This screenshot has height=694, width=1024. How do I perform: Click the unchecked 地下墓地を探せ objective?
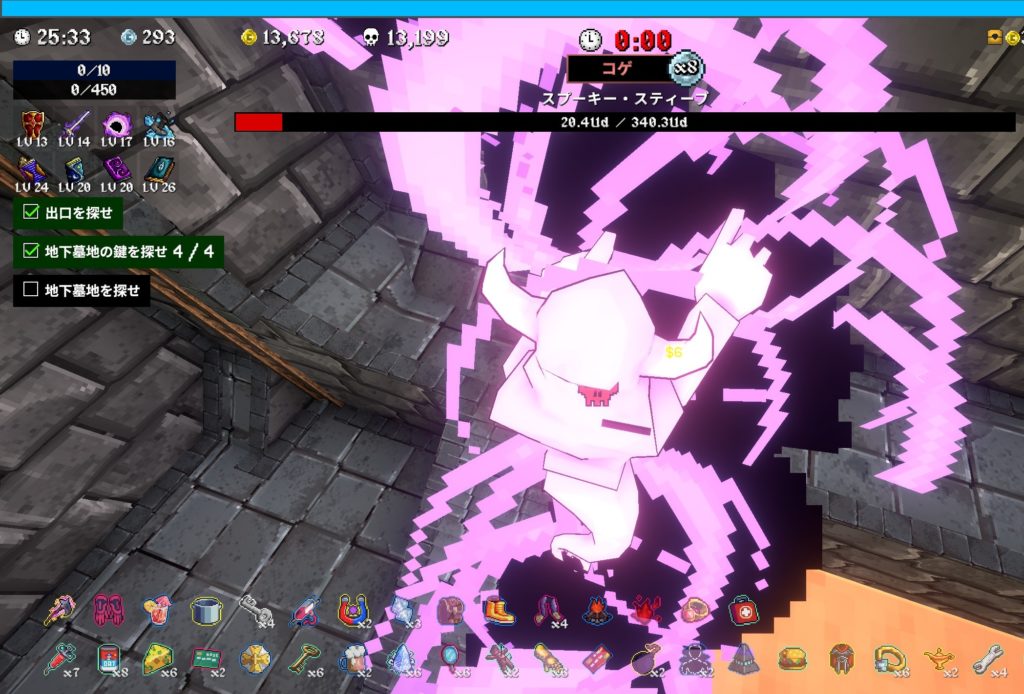[x=82, y=291]
